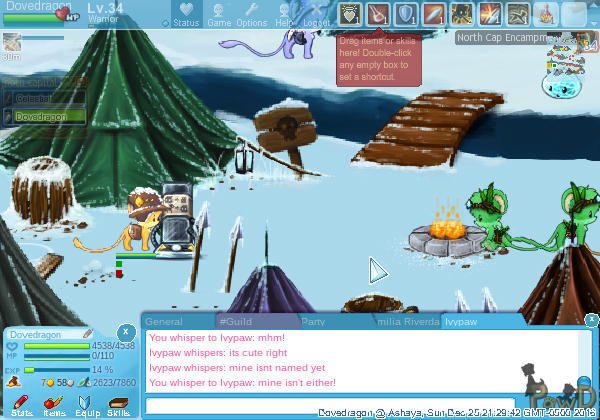Open the Help menu
This screenshot has height=420, width=600.
pos(285,16)
